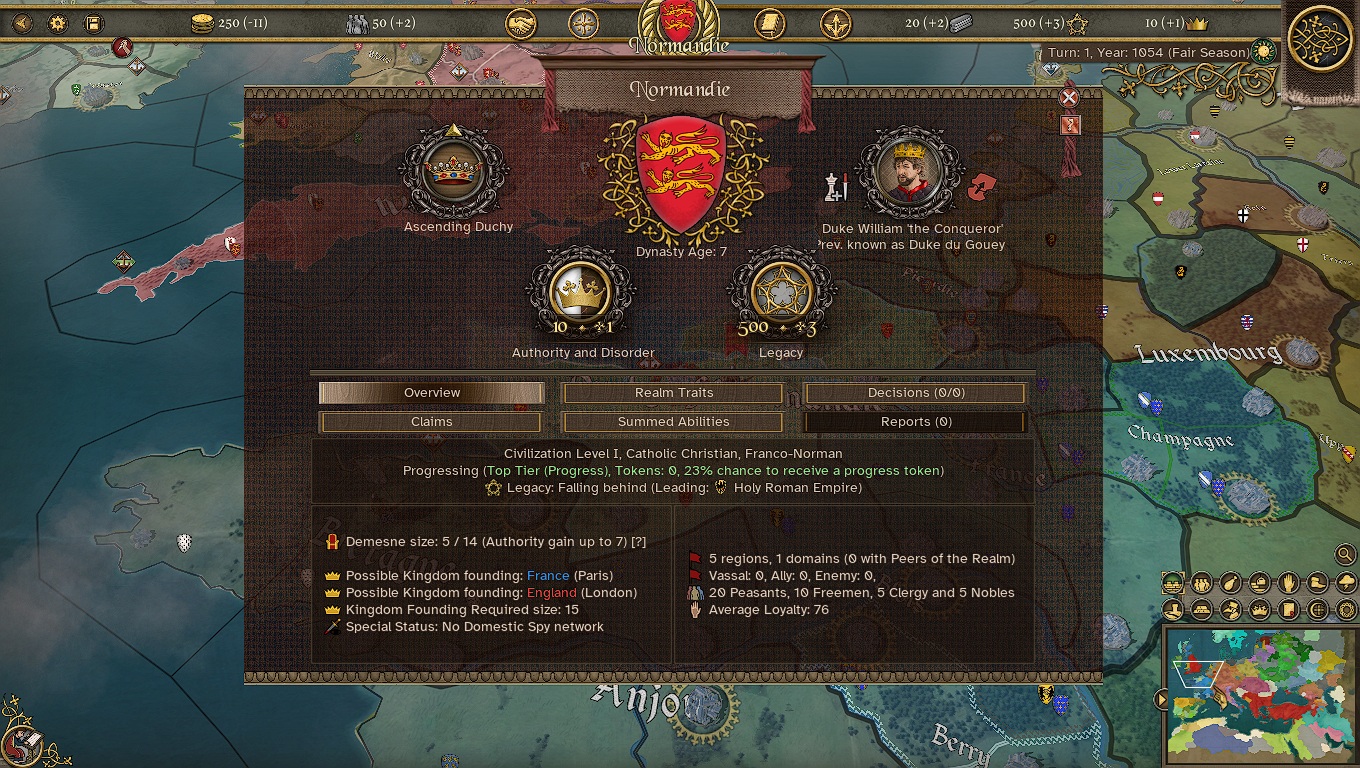Open the settings gear in top bar

[x=58, y=23]
